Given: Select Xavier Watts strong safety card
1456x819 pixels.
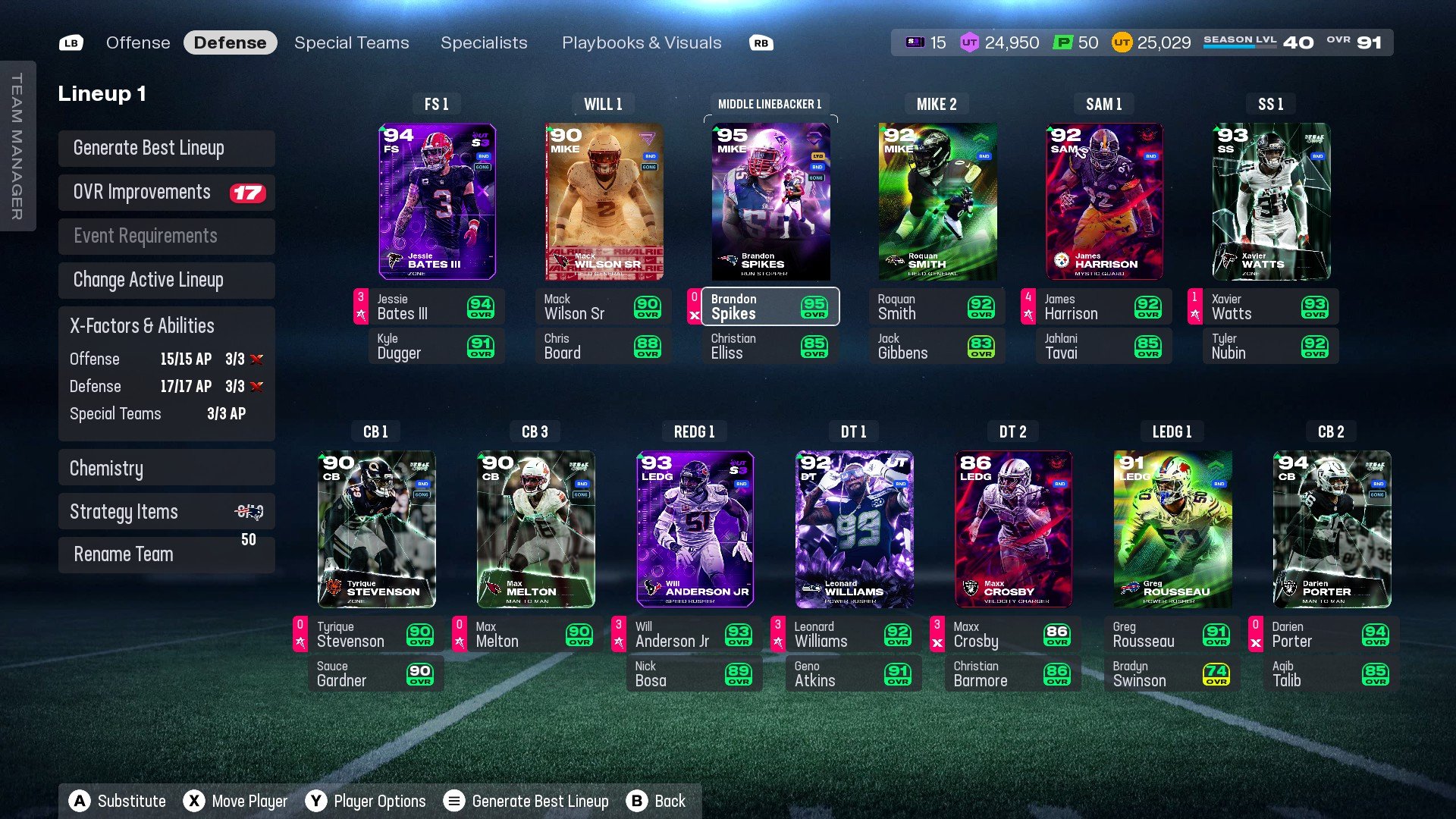Looking at the screenshot, I should point(1271,202).
